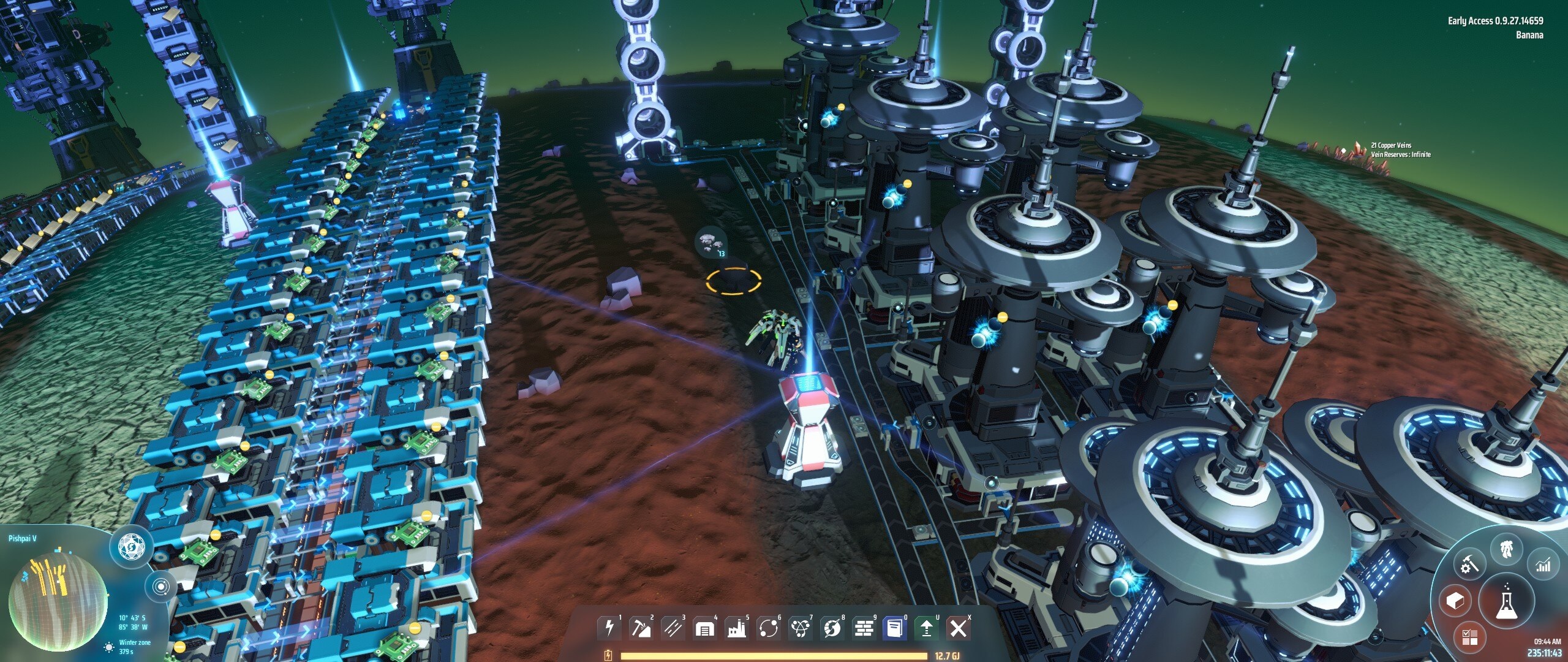Screen dimensions: 1568x662
Task: Open the Replicator with the hammer icon
Action: pos(1469,565)
